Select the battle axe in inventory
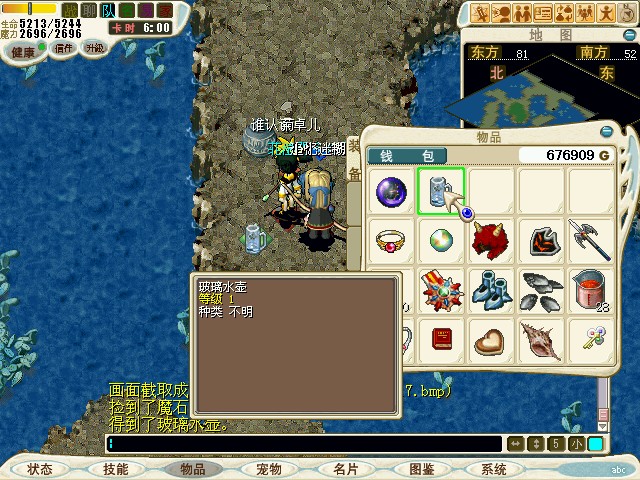The width and height of the screenshot is (640, 480). [x=590, y=241]
